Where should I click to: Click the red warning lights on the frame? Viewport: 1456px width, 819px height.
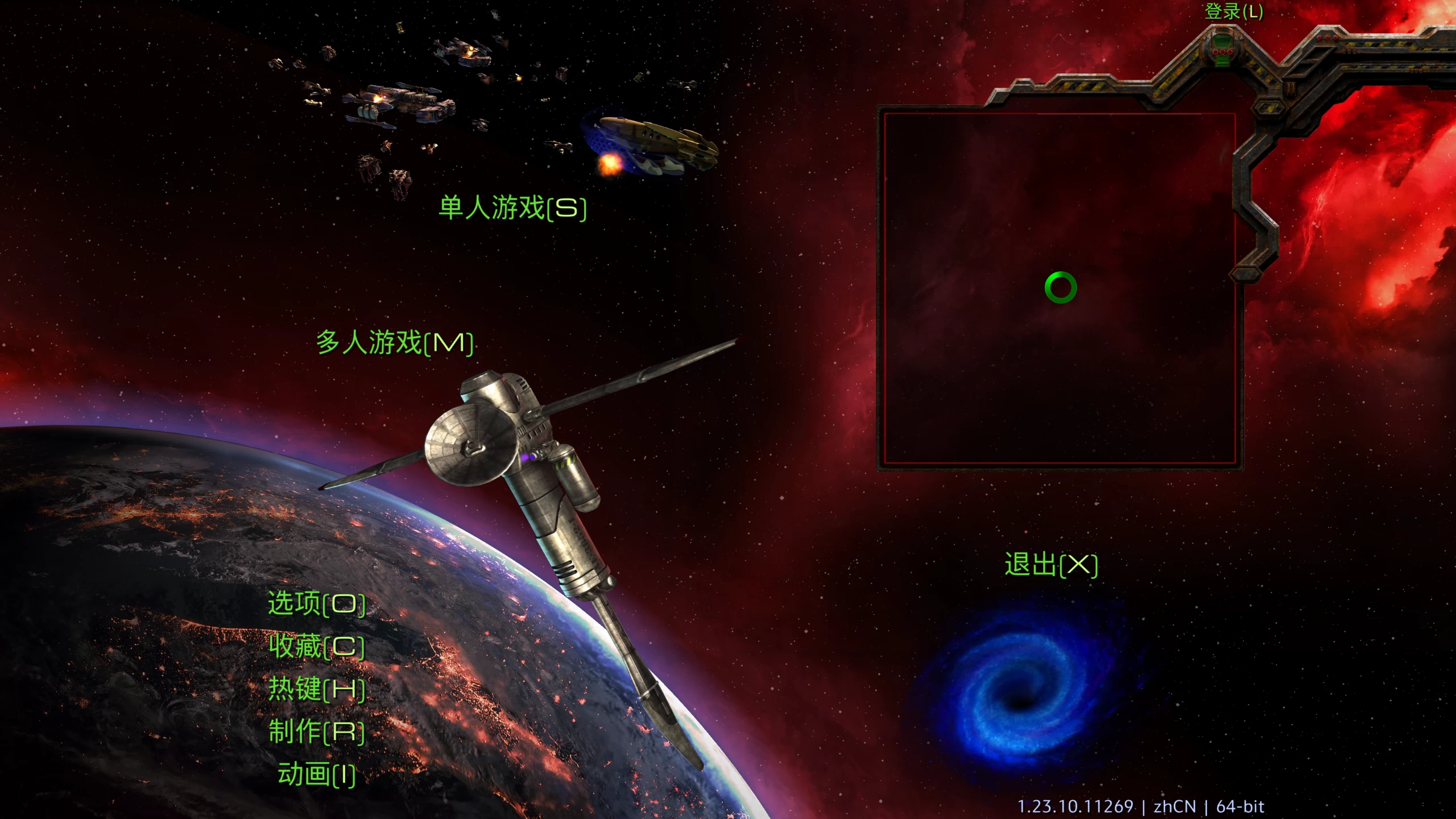click(x=1327, y=38)
